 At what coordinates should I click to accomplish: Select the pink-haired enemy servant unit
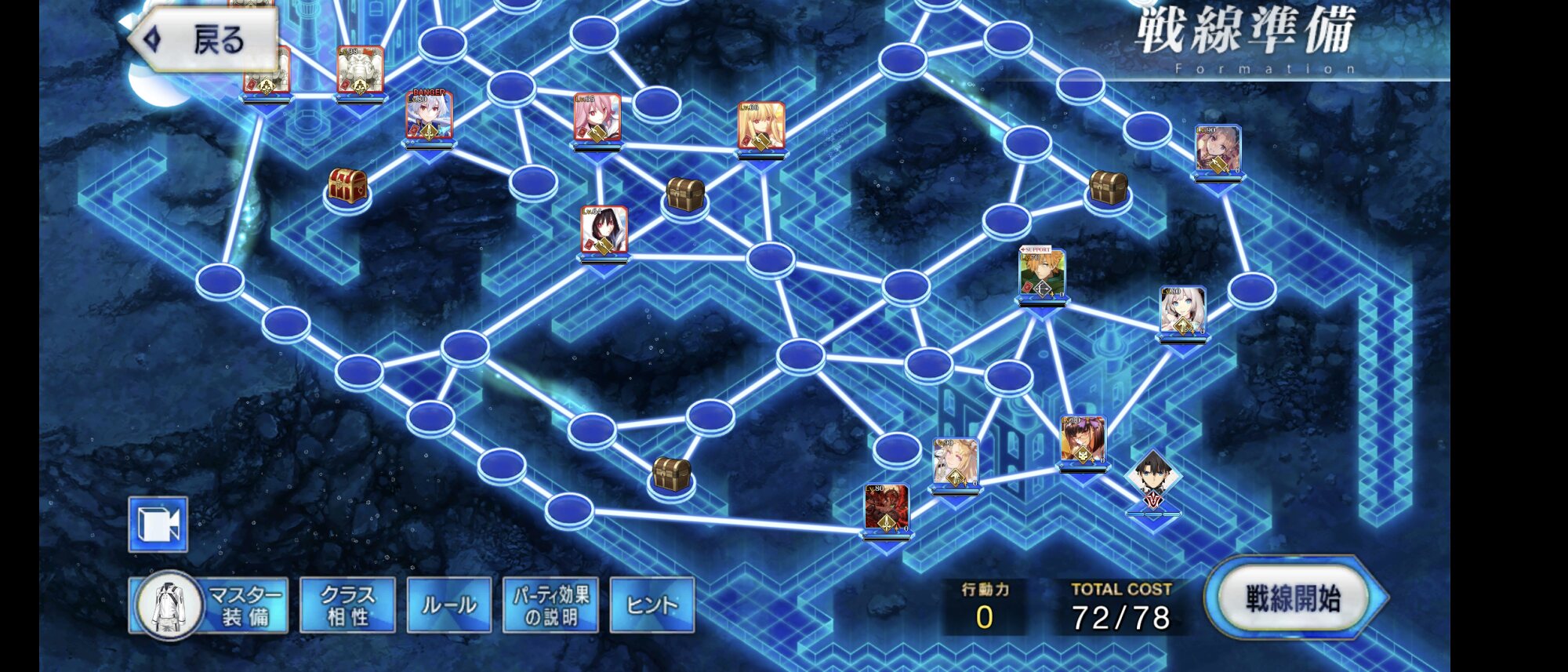(x=597, y=118)
